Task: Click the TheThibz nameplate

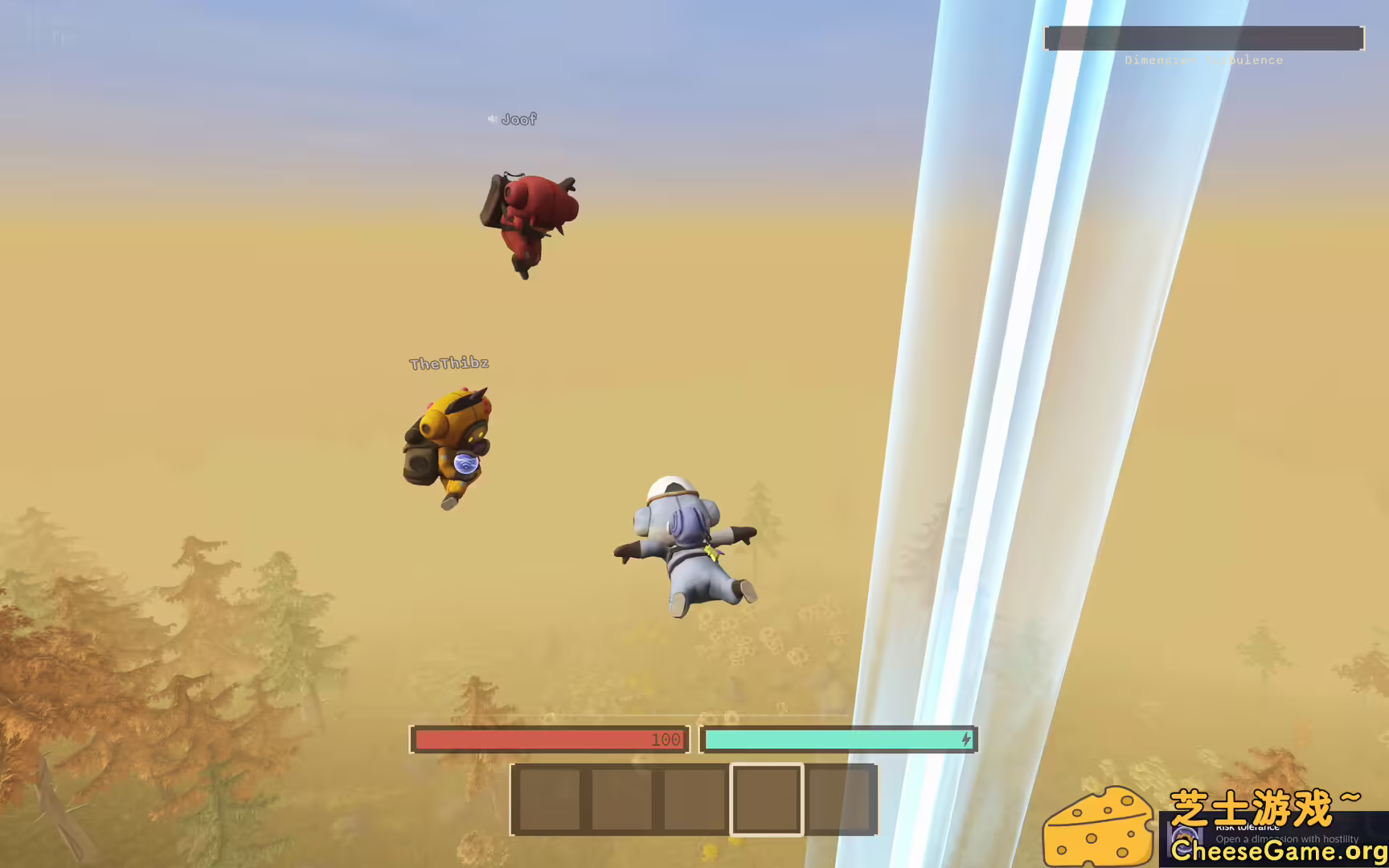Action: (448, 362)
